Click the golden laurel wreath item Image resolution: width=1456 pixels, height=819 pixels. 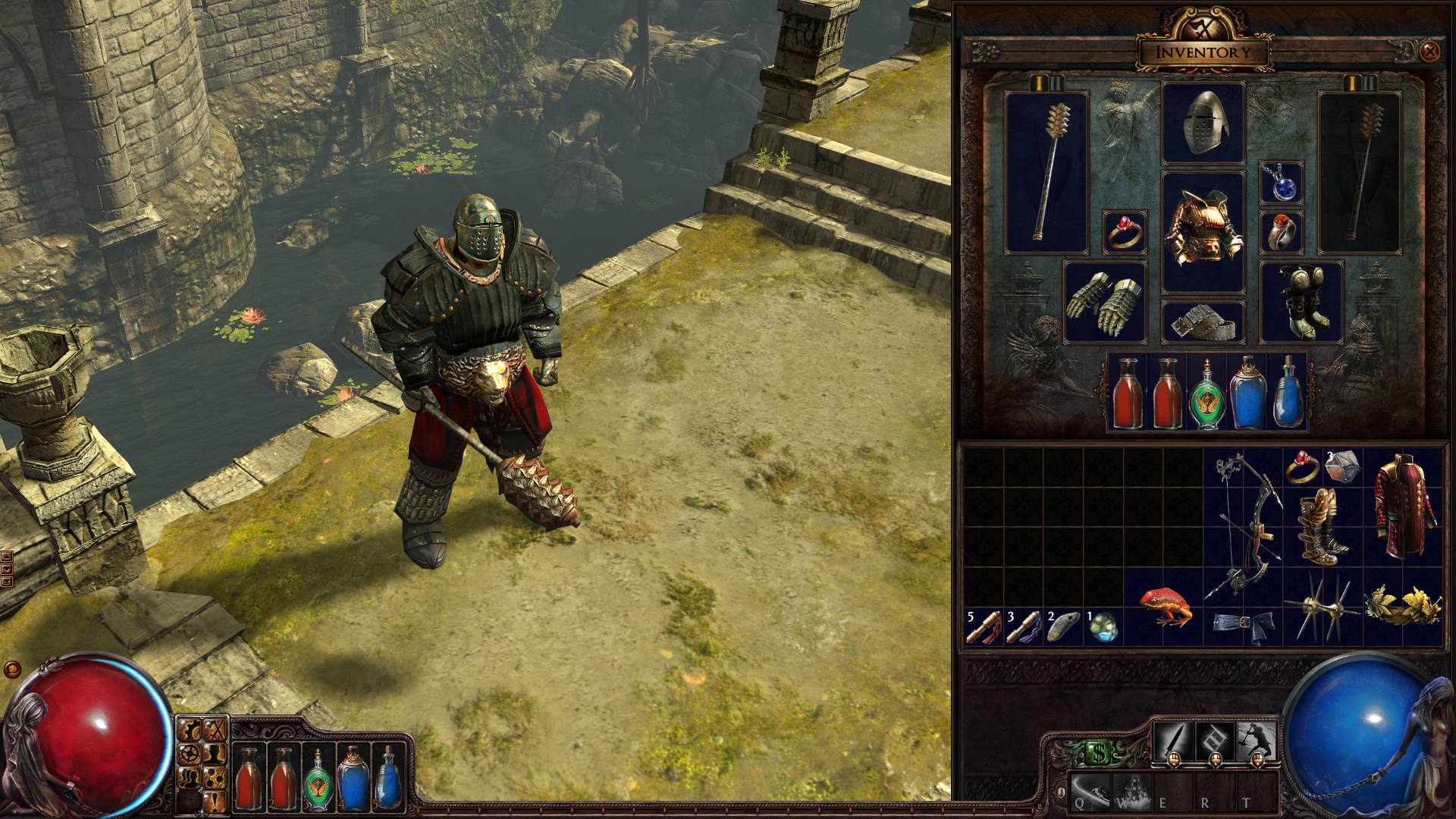1404,607
